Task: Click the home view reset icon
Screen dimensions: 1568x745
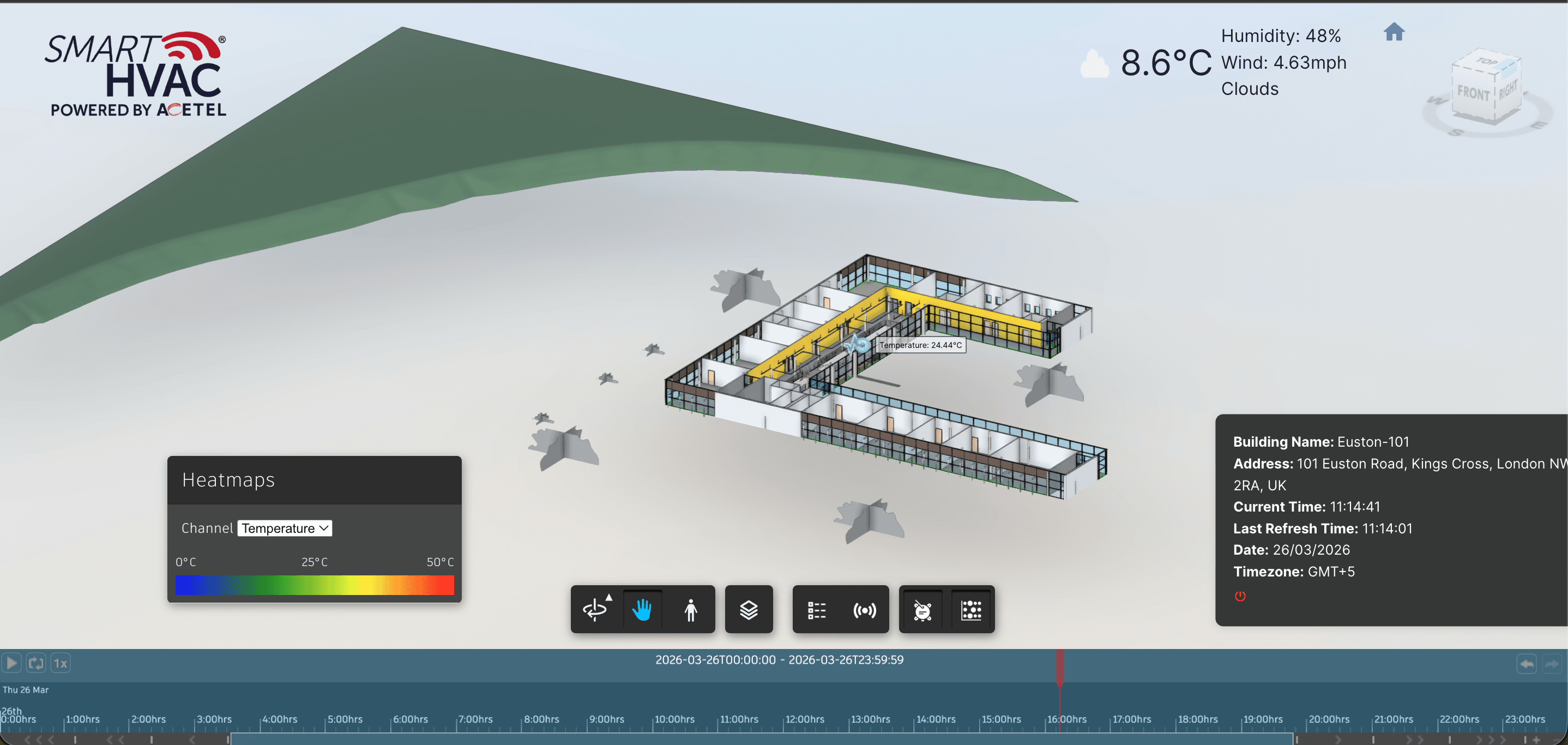Action: pos(1395,32)
